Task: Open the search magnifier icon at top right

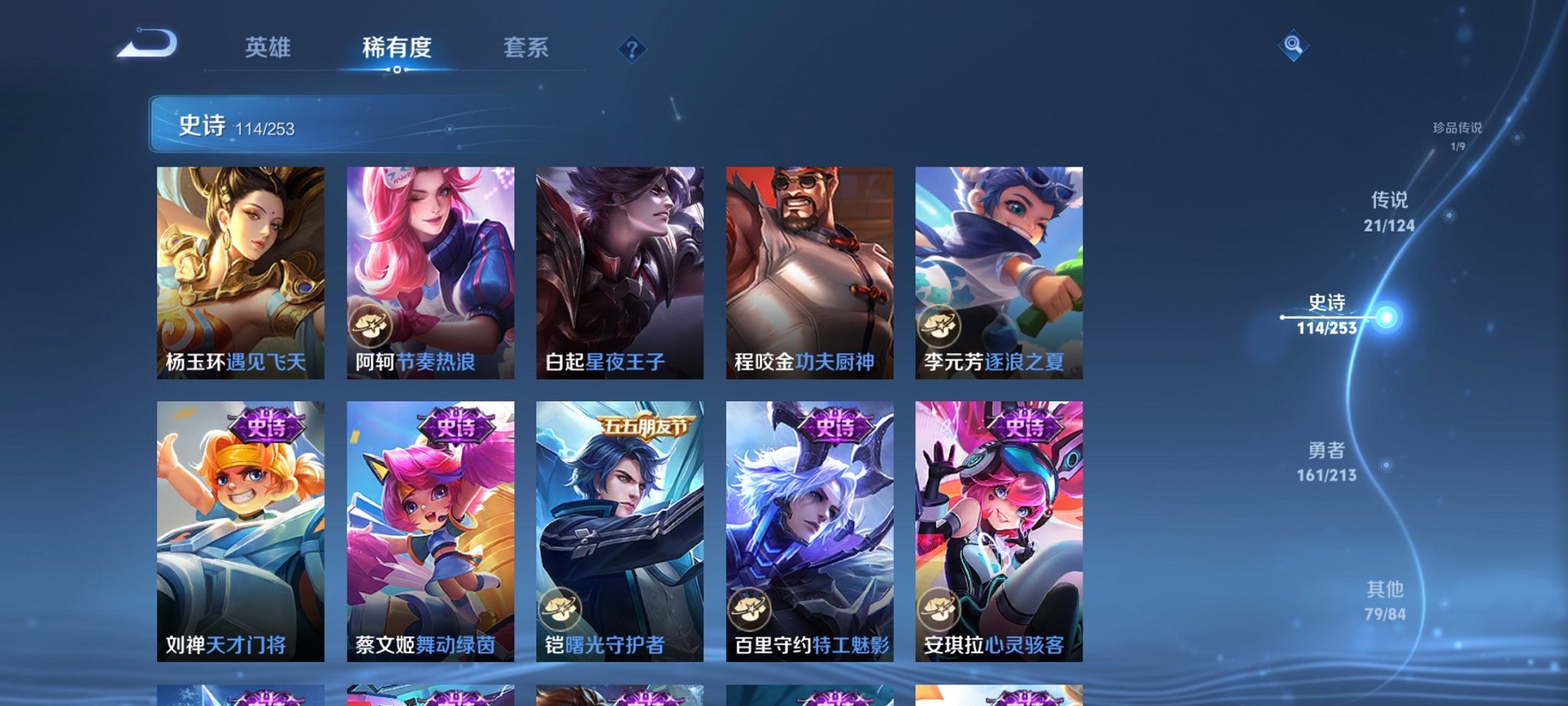Action: 1294,48
